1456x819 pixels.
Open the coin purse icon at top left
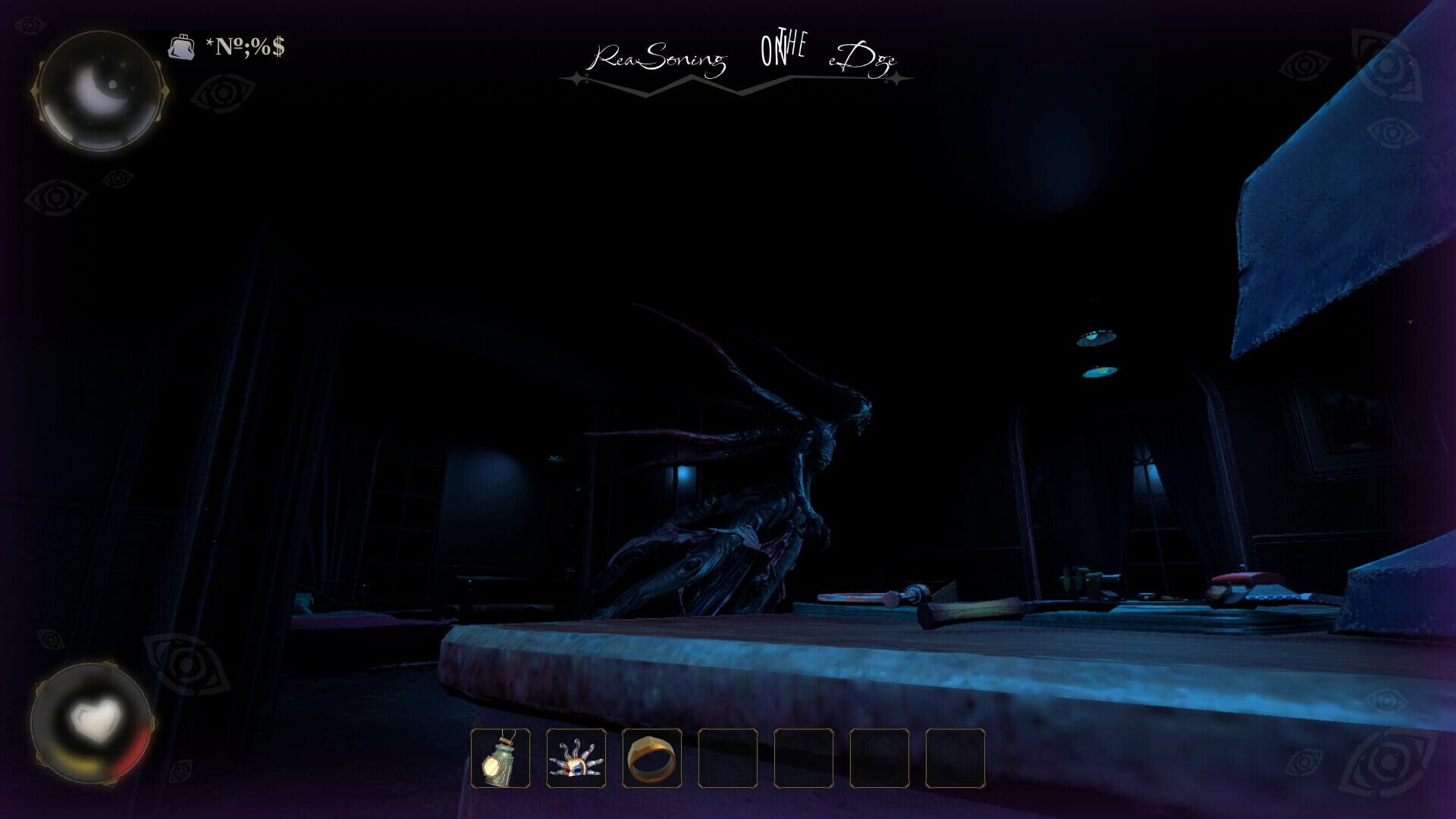pos(182,48)
